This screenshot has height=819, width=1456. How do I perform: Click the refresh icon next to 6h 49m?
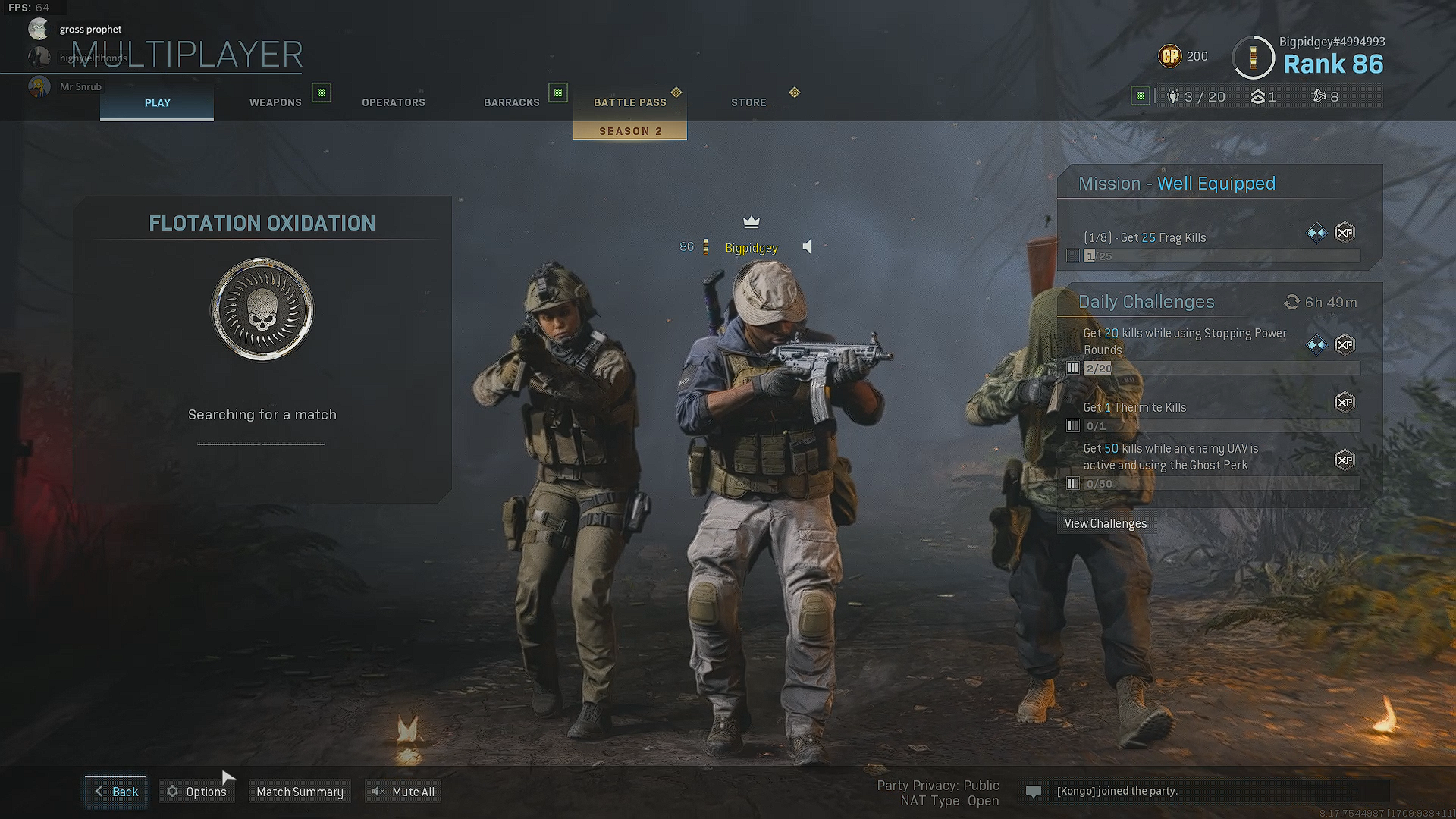[1292, 302]
